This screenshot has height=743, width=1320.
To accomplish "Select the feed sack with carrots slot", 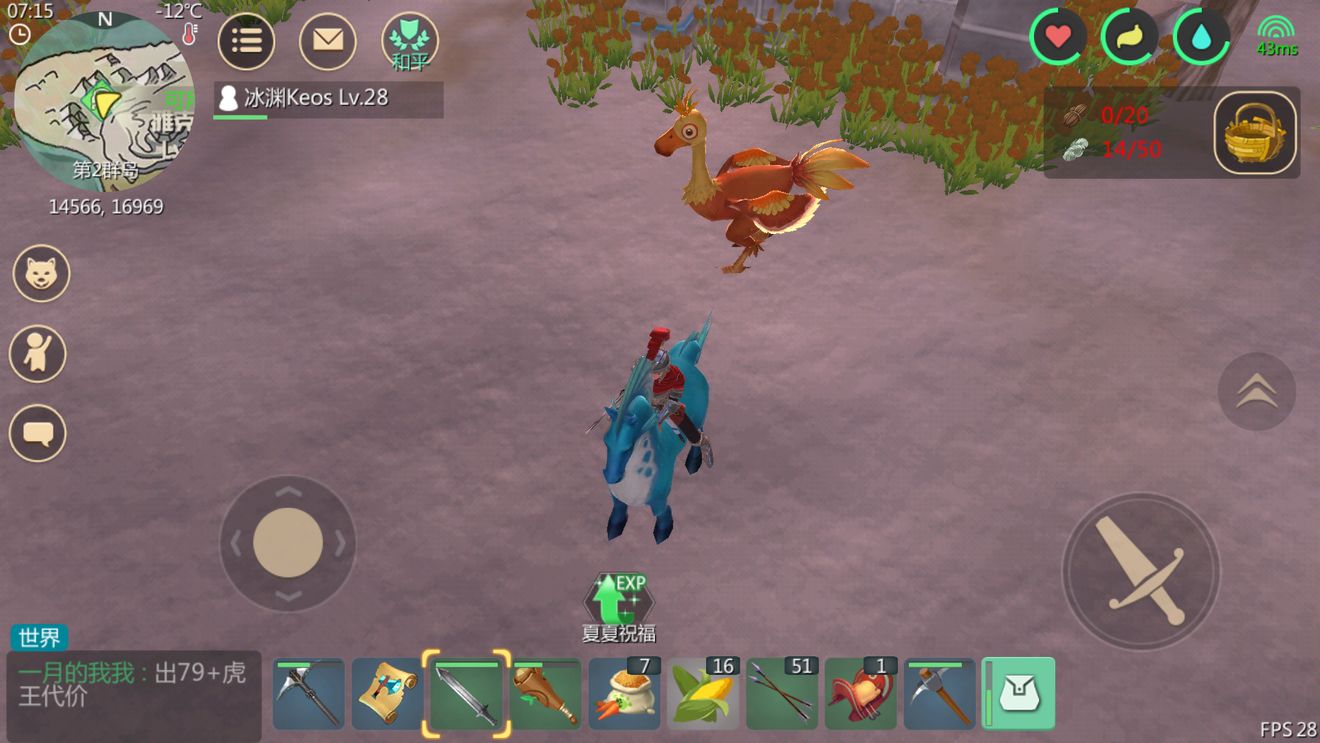I will [x=624, y=694].
